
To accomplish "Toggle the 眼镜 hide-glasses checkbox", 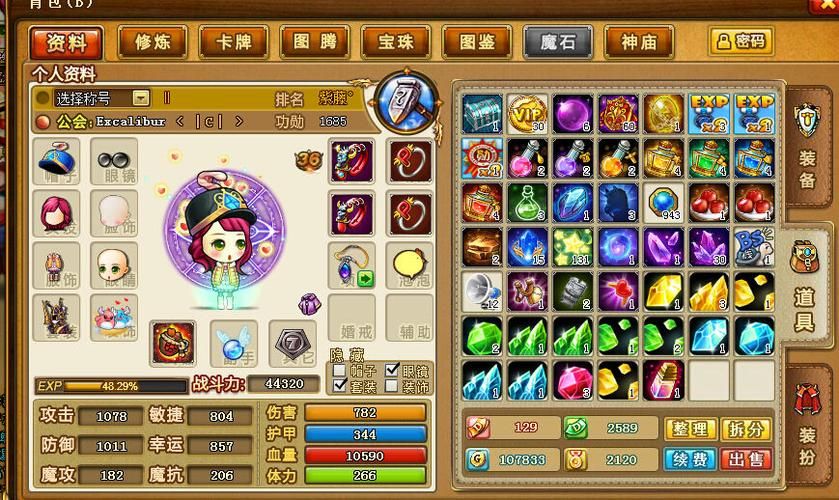I will (x=393, y=371).
